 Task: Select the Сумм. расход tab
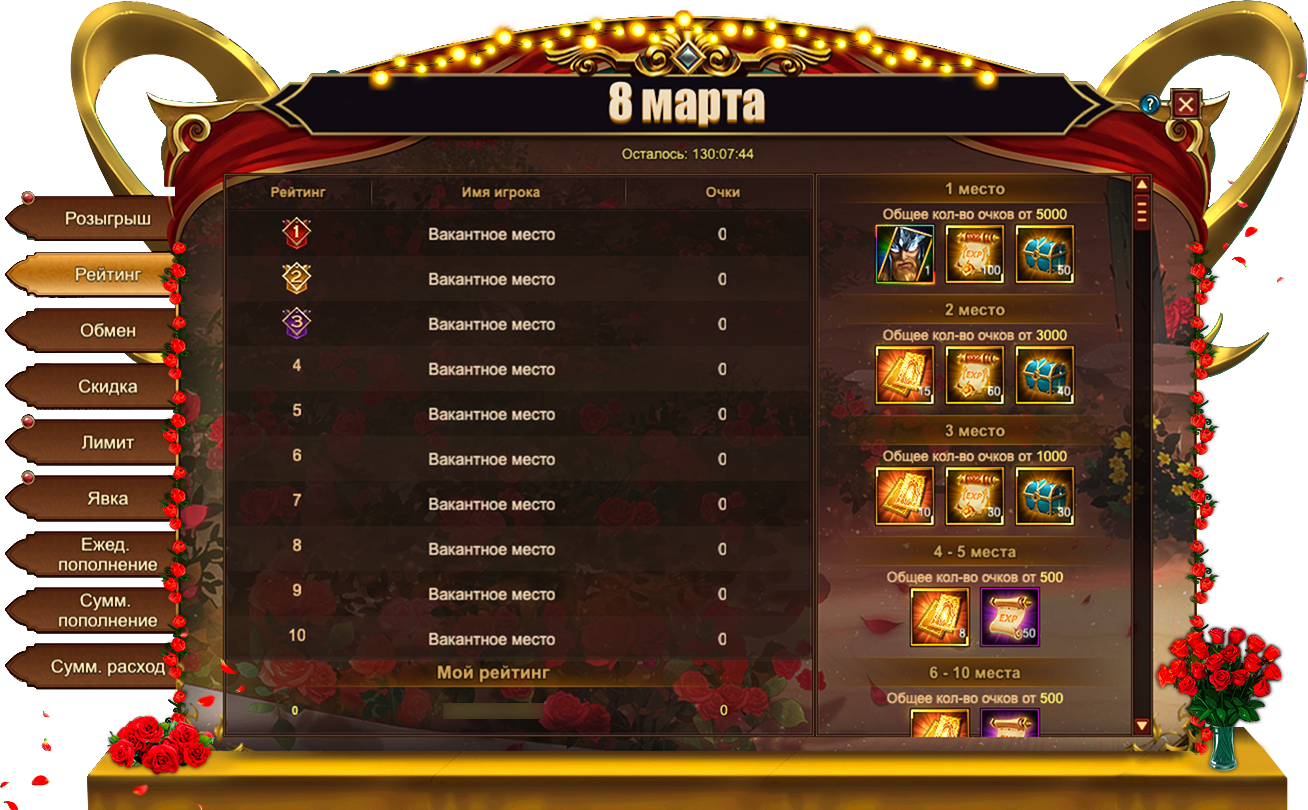(x=107, y=666)
